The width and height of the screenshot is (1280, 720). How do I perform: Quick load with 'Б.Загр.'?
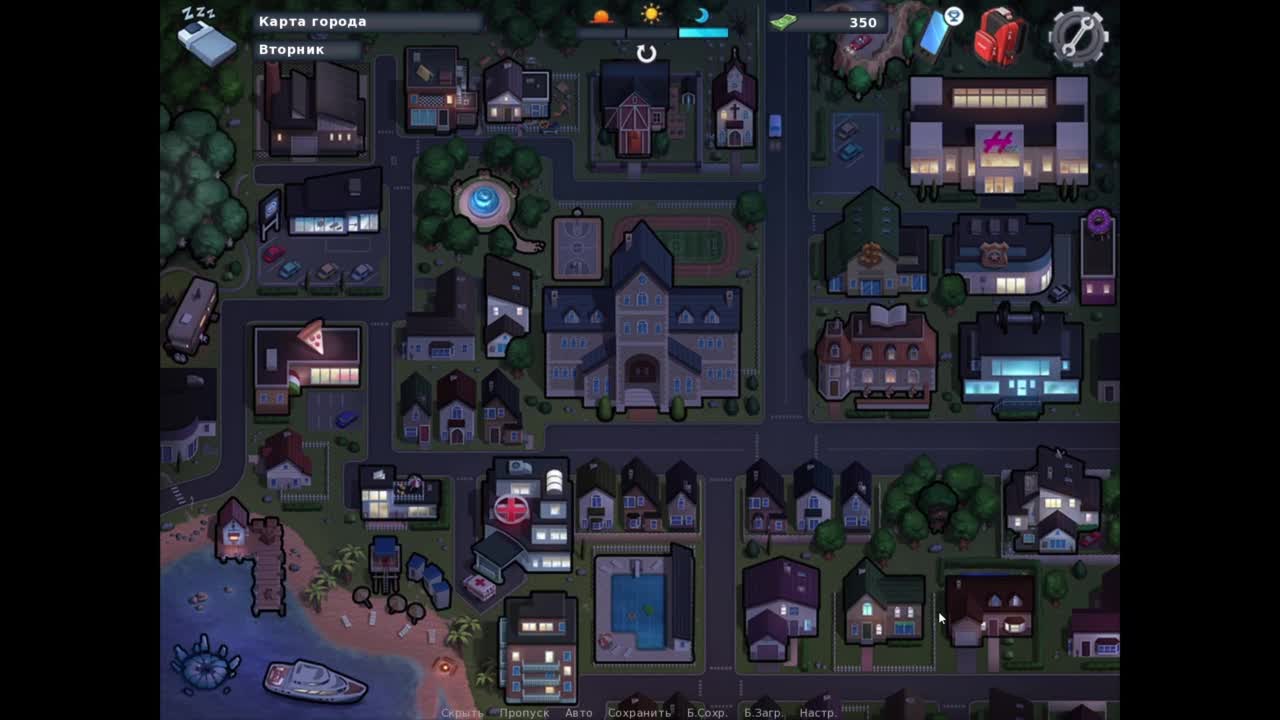763,713
